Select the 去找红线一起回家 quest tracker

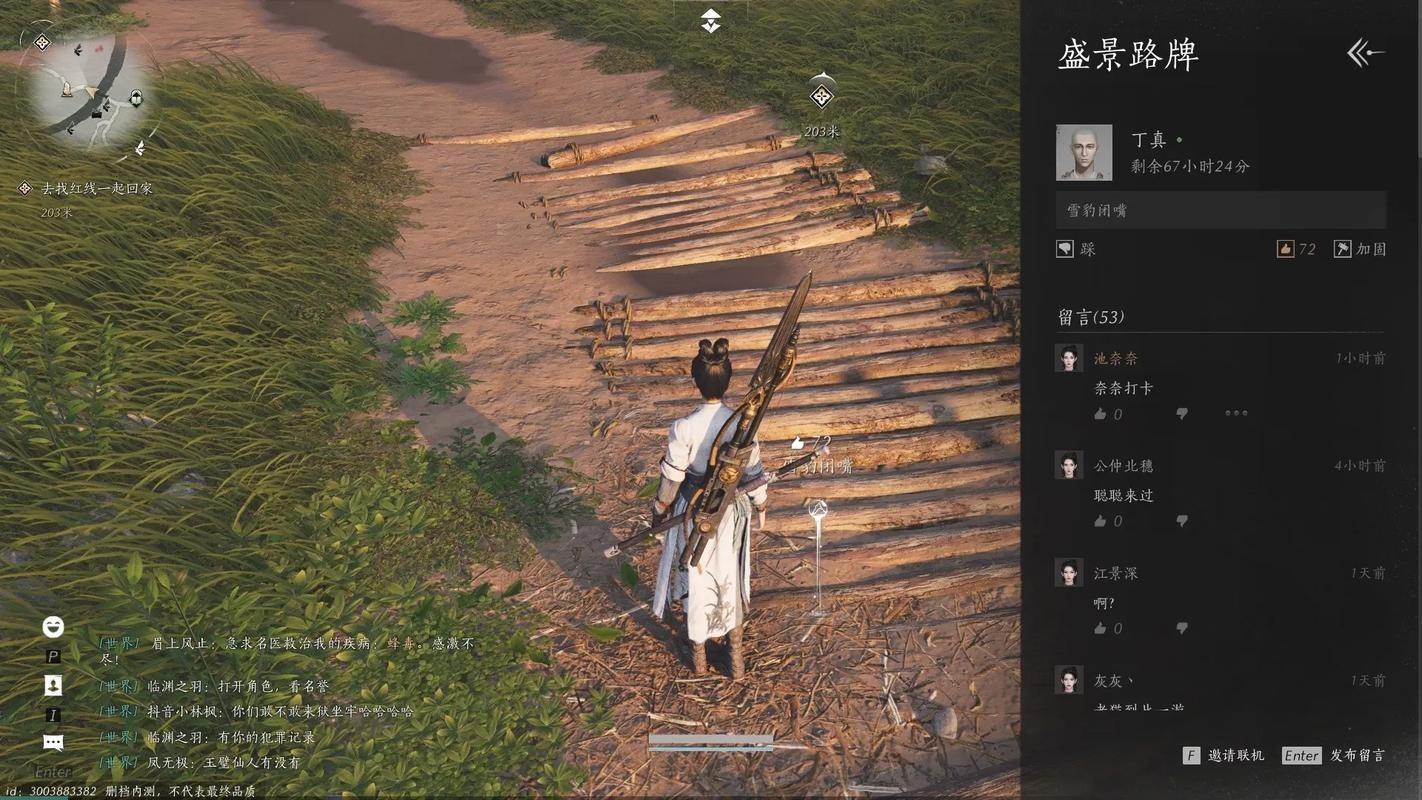tap(95, 188)
